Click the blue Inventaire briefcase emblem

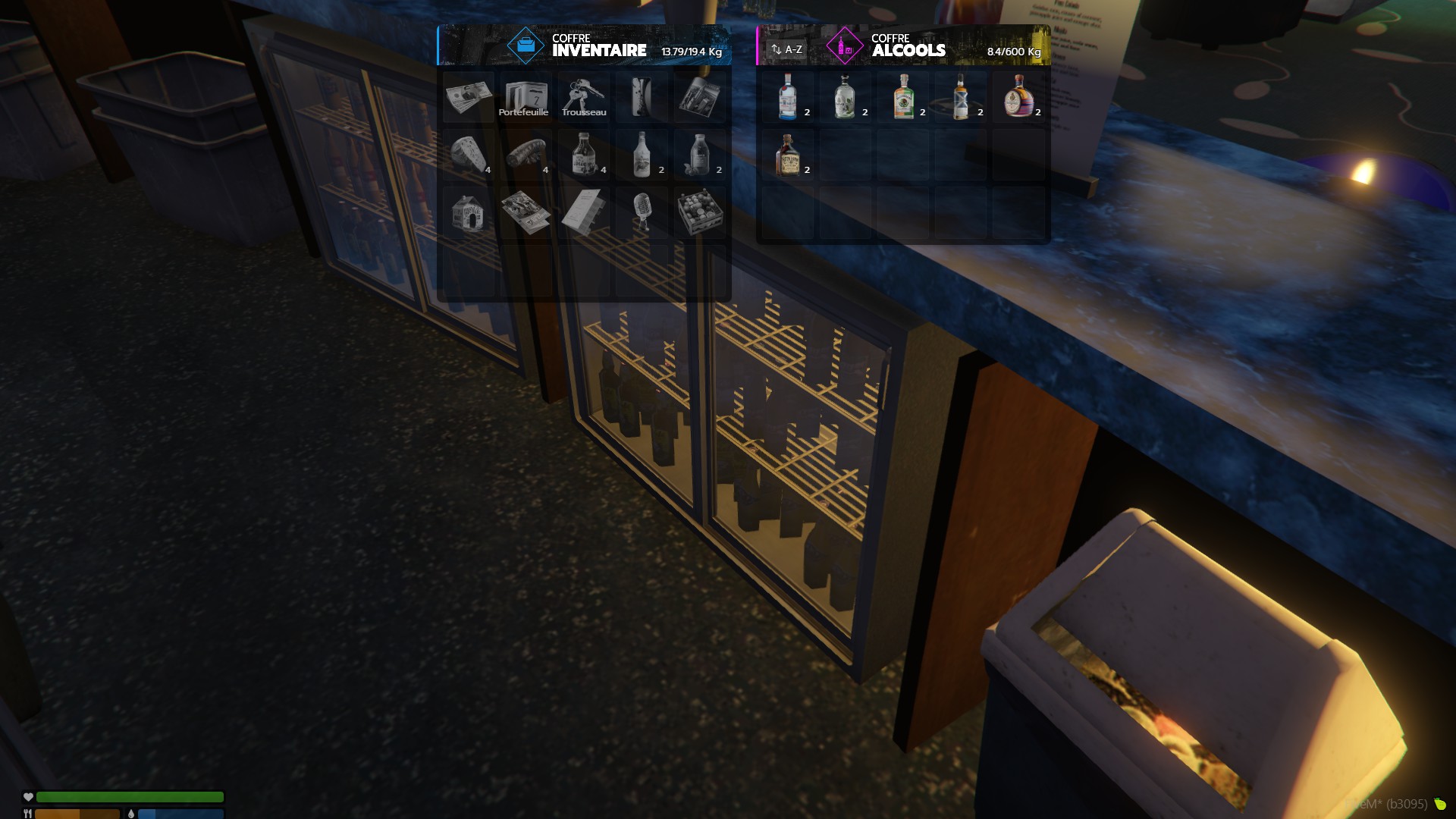(x=526, y=46)
